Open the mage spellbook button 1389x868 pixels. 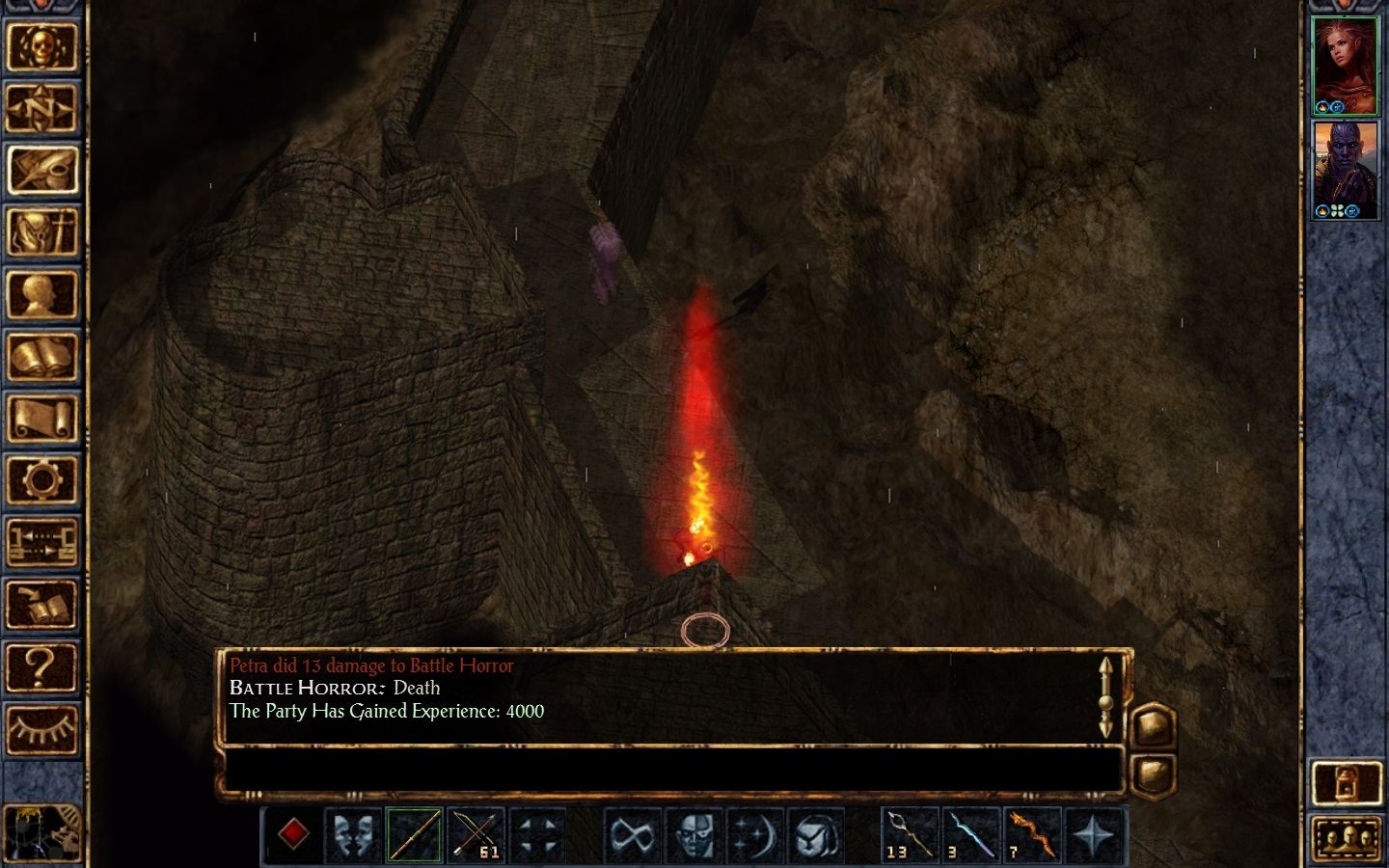[x=41, y=357]
